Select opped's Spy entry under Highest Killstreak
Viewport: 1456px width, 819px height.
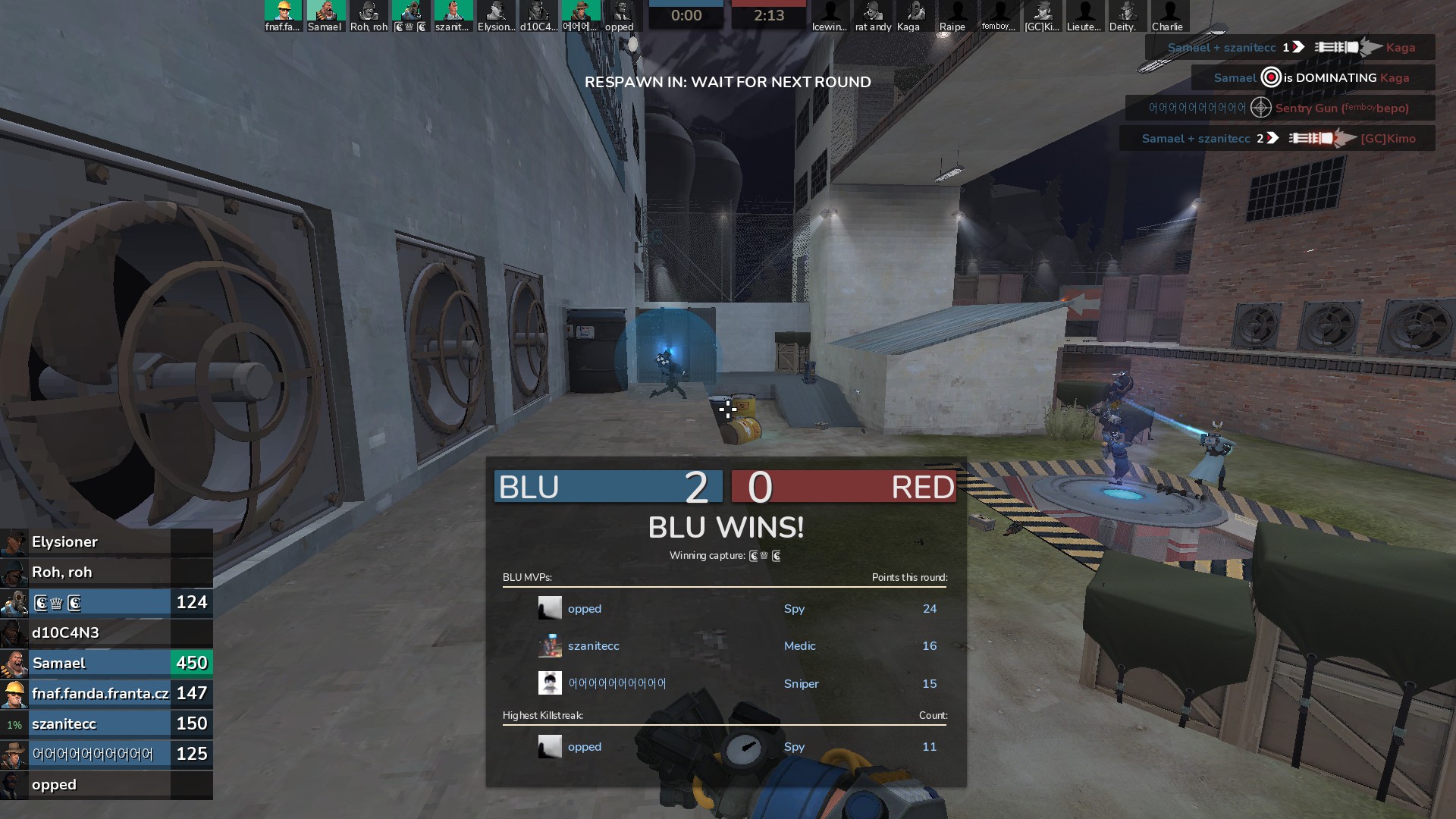(x=724, y=747)
